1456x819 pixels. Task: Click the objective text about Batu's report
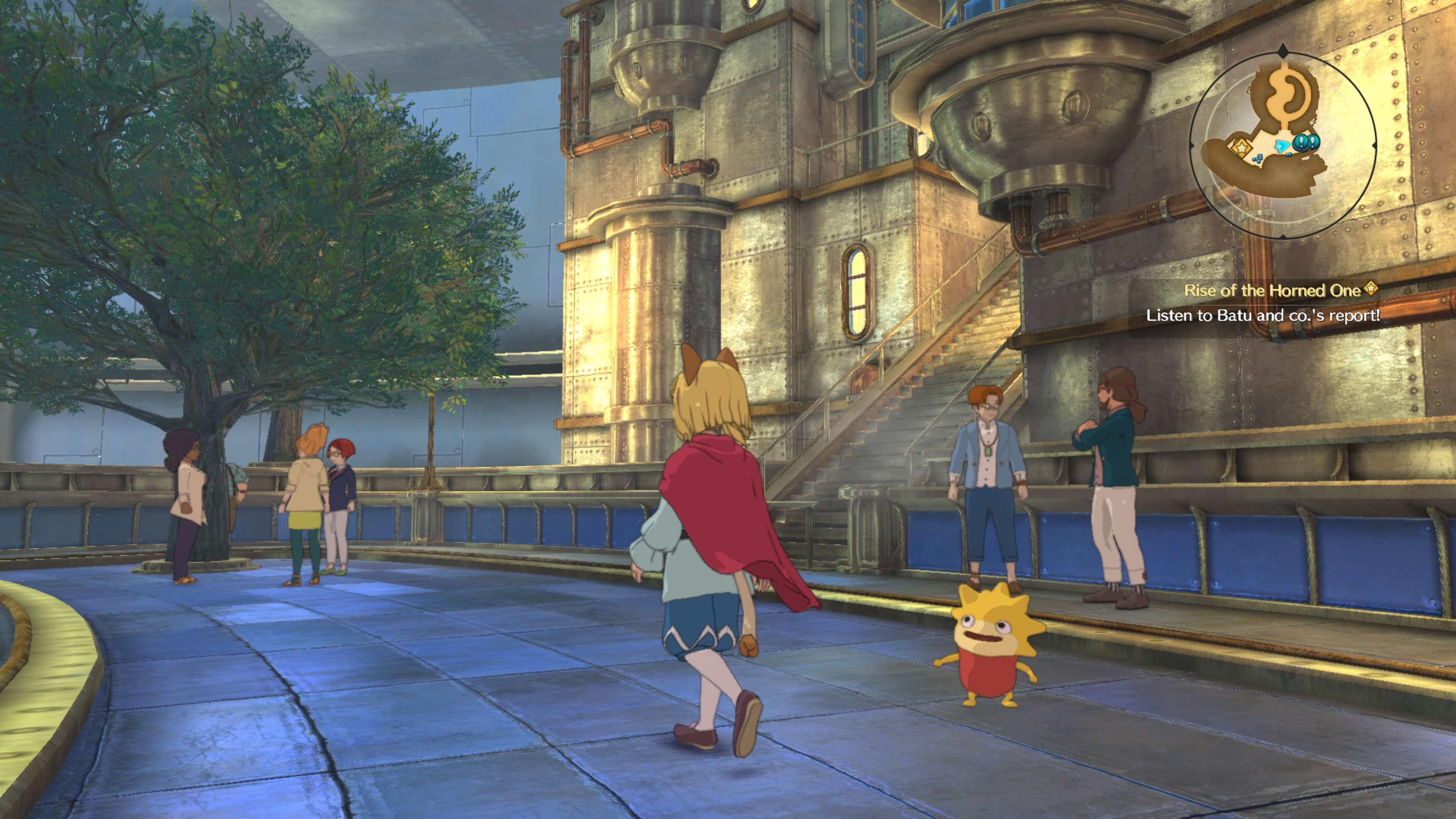click(1263, 315)
